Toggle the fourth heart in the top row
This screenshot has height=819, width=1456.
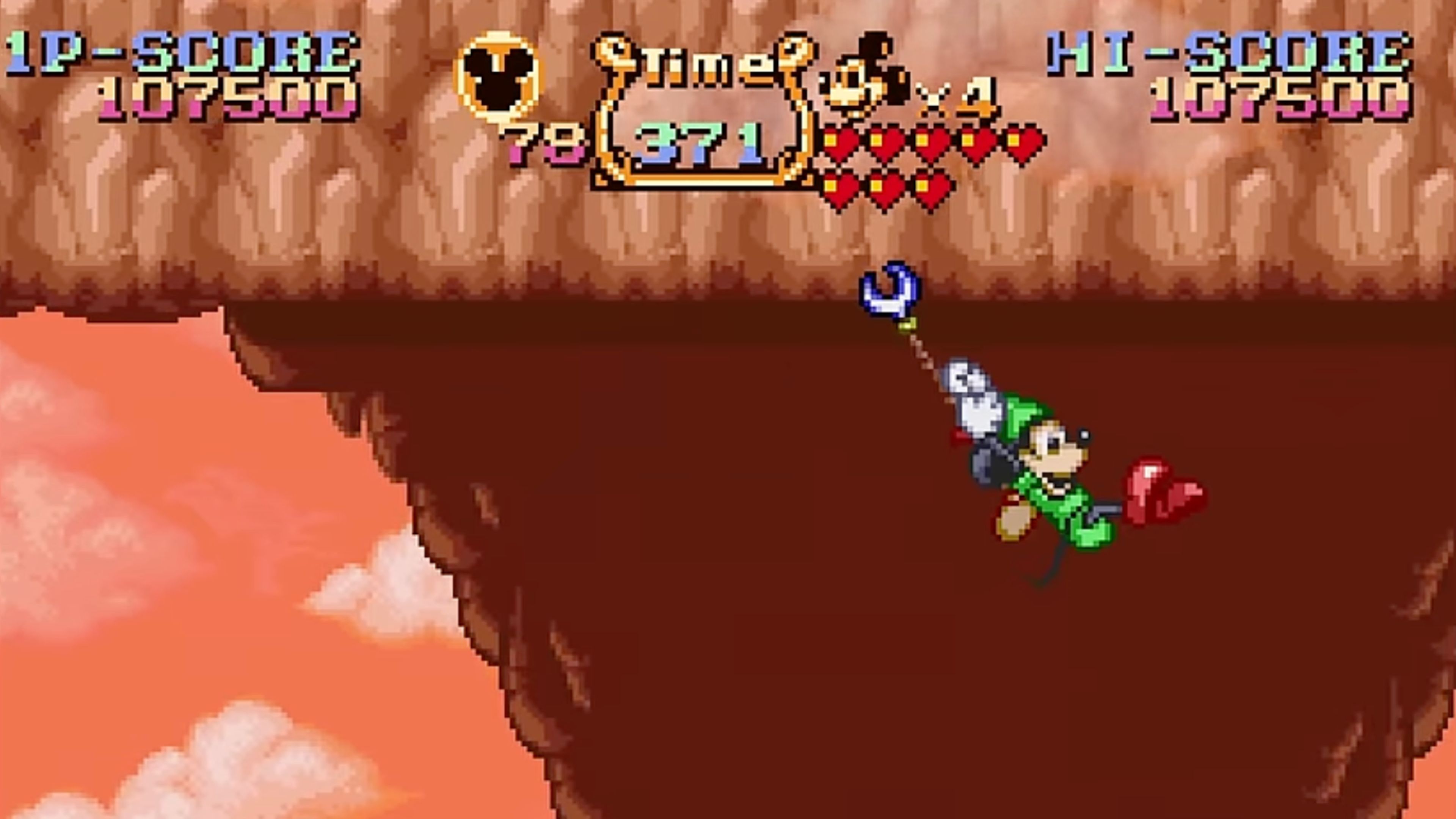click(x=975, y=141)
